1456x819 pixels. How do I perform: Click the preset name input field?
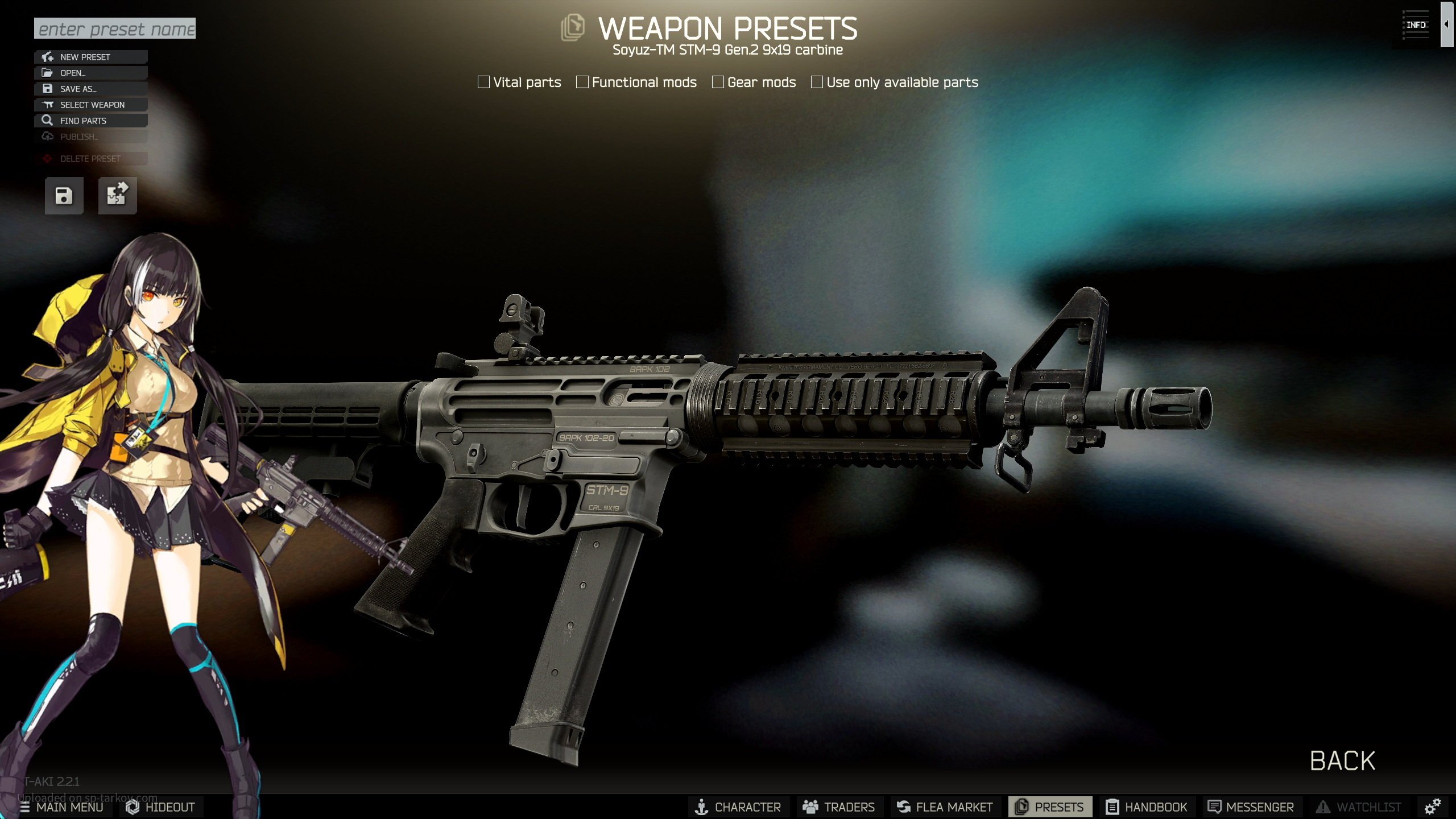(115, 28)
